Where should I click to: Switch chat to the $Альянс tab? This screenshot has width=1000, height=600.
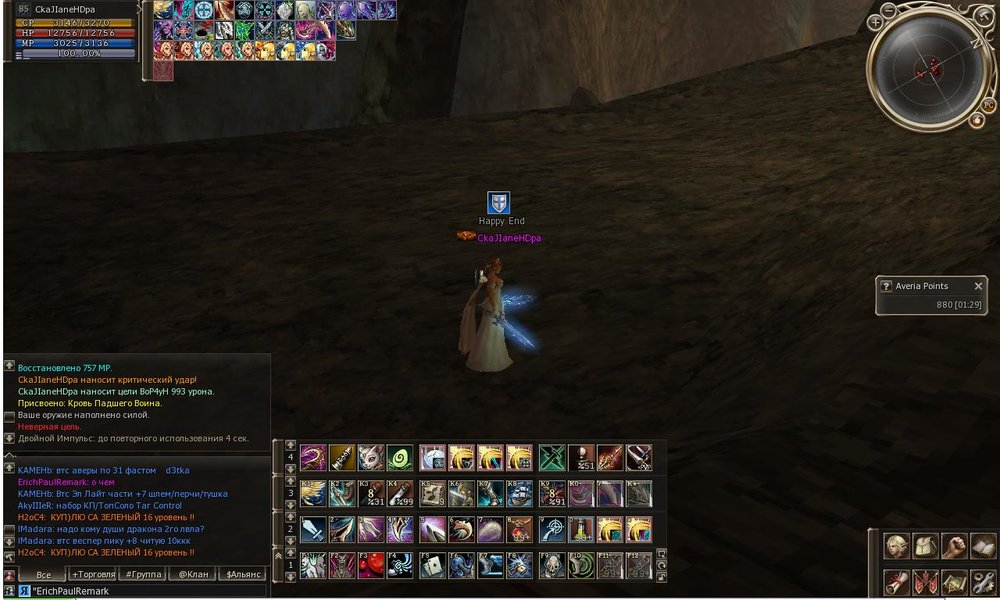point(243,575)
